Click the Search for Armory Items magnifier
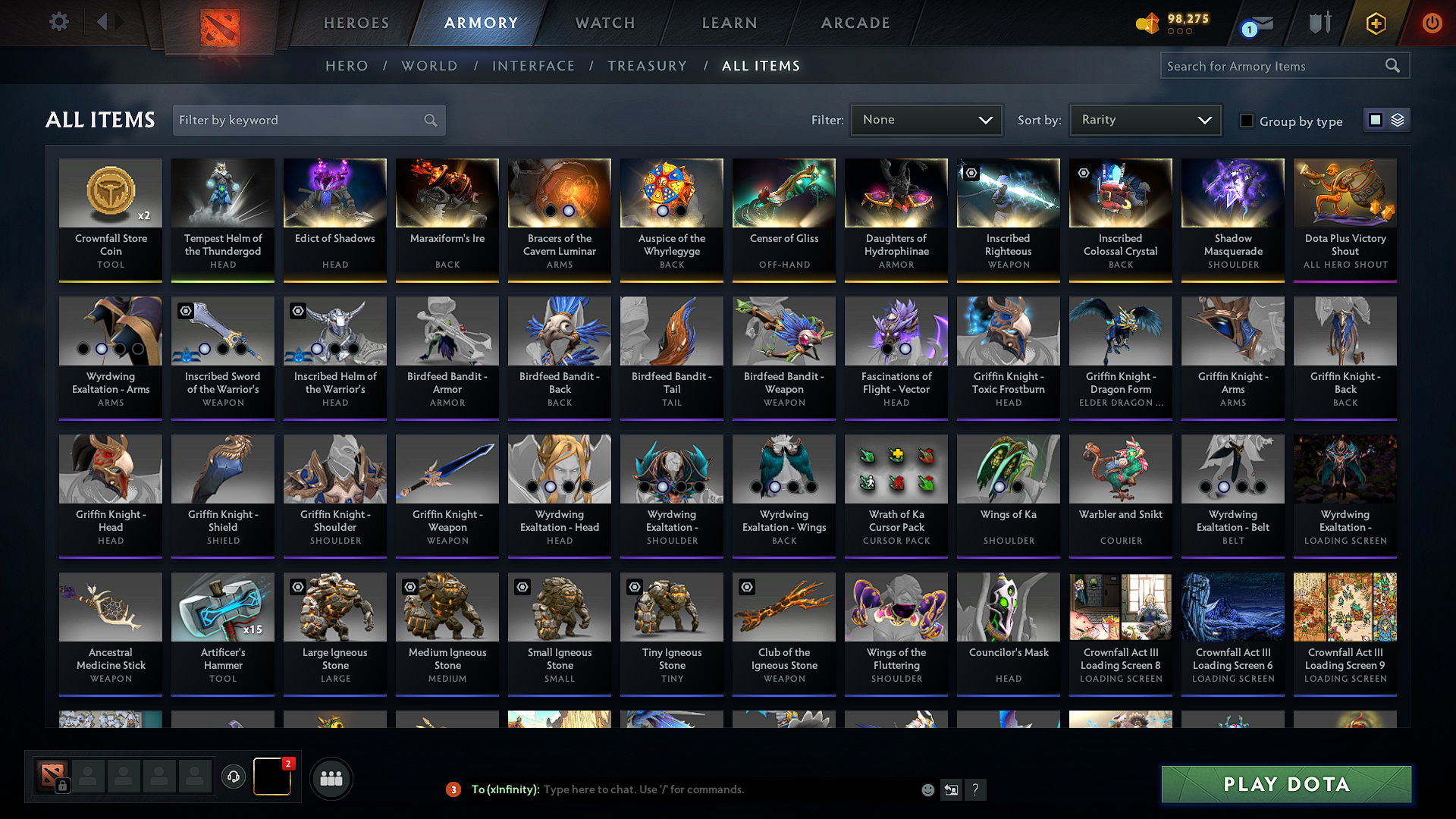This screenshot has height=819, width=1456. pyautogui.click(x=1393, y=65)
